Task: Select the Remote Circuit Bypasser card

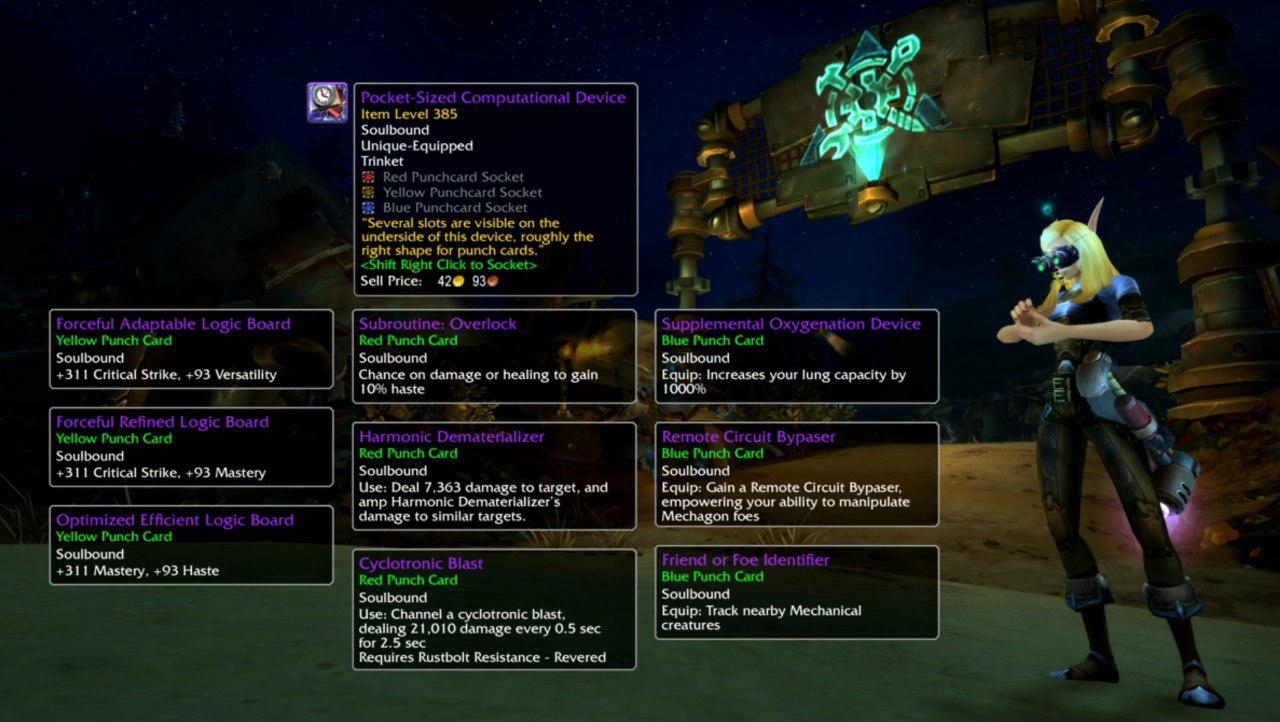Action: point(796,474)
